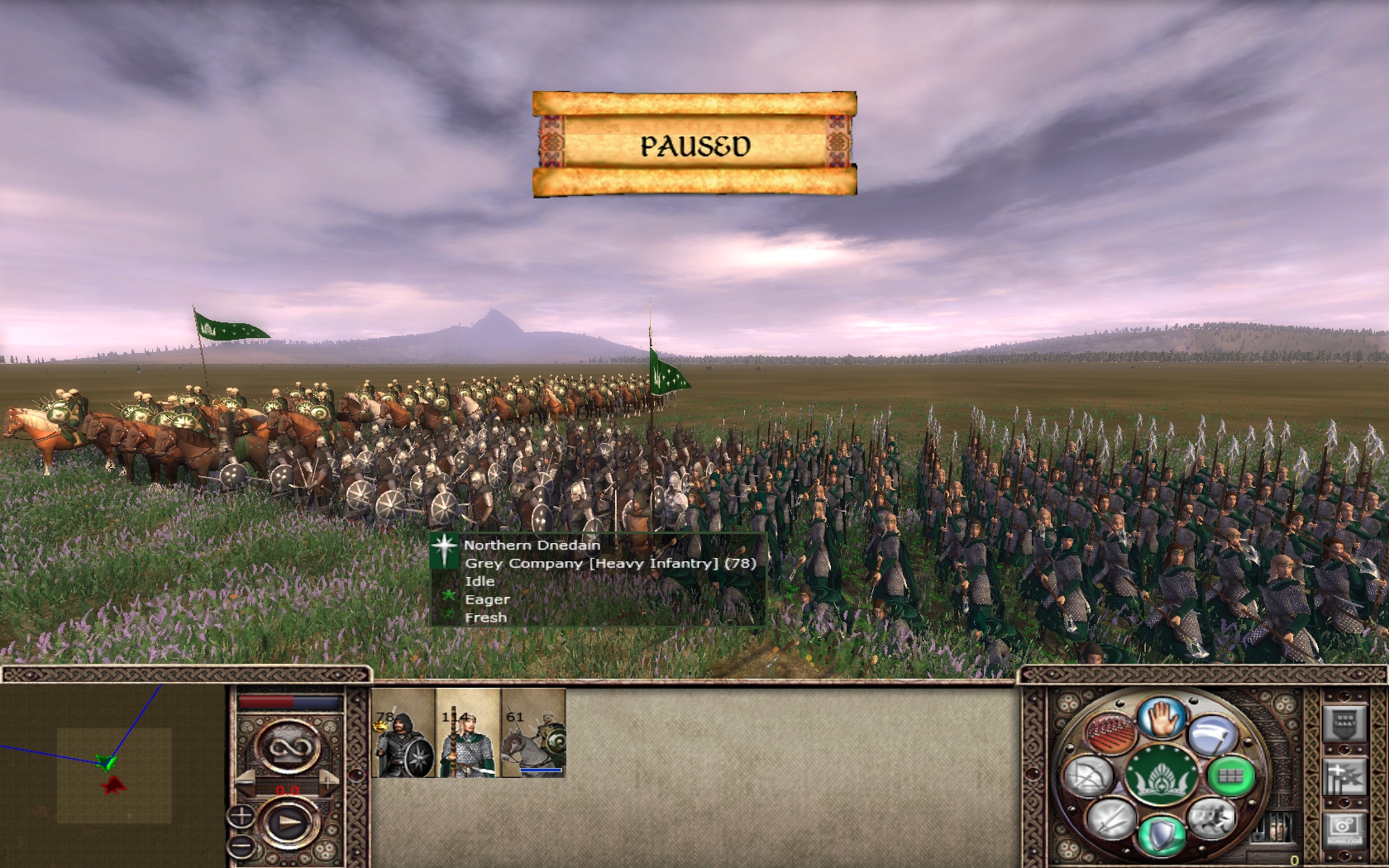Click the infinity timer button
Image resolution: width=1389 pixels, height=868 pixels.
pyautogui.click(x=289, y=748)
